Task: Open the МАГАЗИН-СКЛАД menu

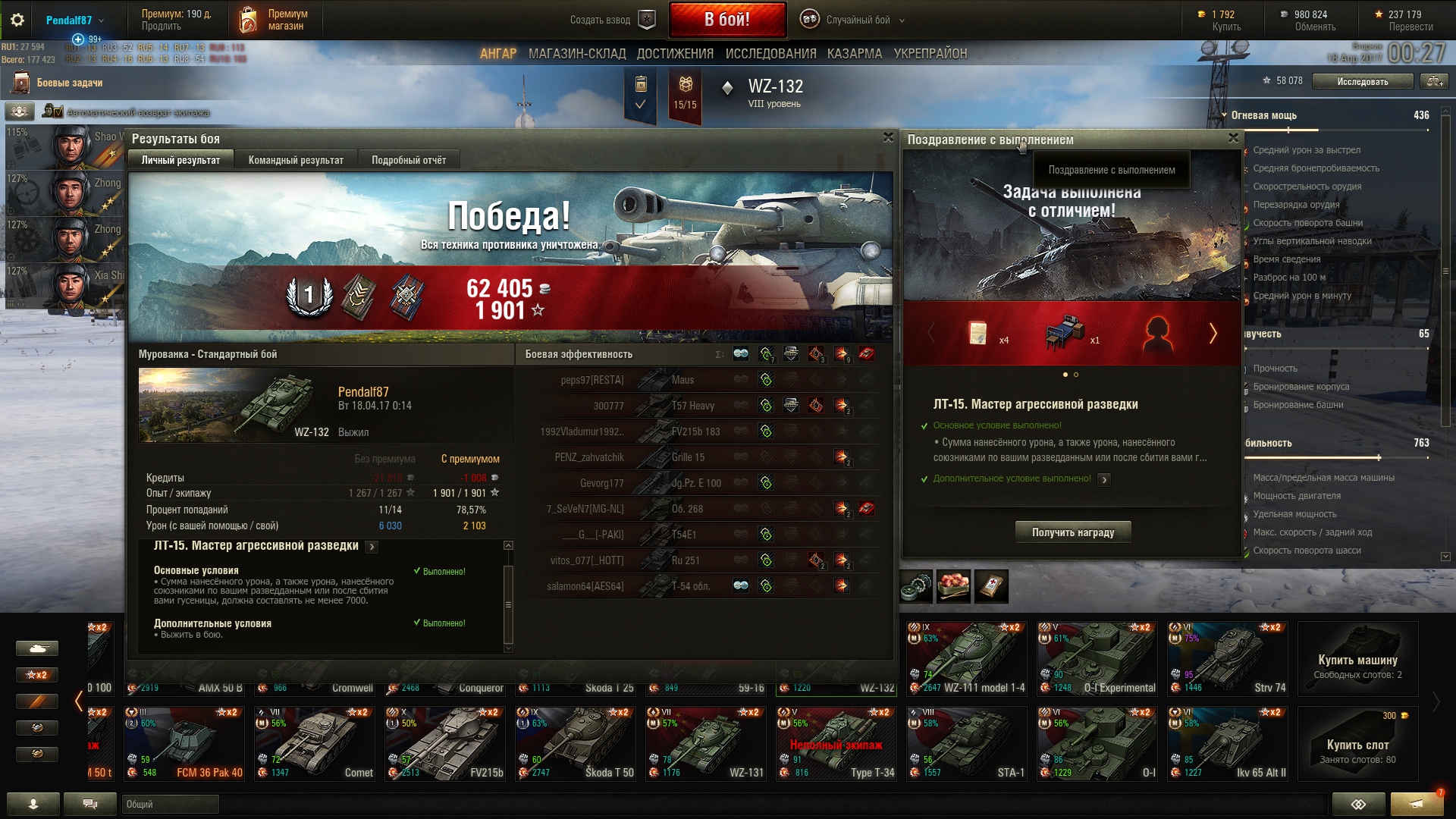Action: click(577, 54)
